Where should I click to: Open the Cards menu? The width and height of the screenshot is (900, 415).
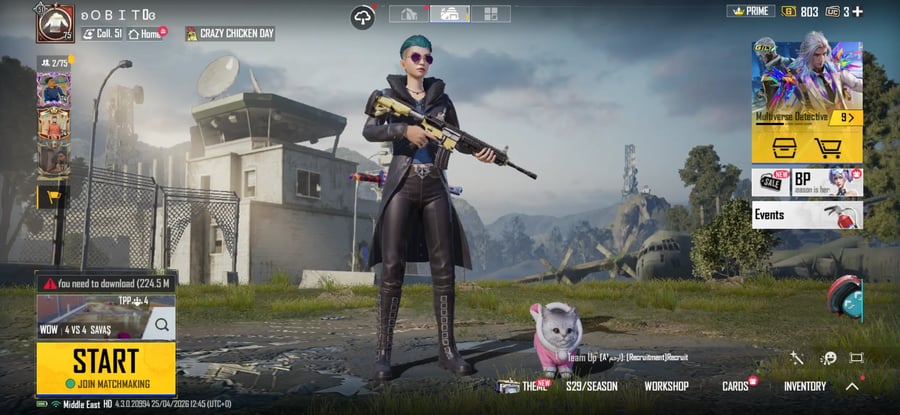(736, 386)
